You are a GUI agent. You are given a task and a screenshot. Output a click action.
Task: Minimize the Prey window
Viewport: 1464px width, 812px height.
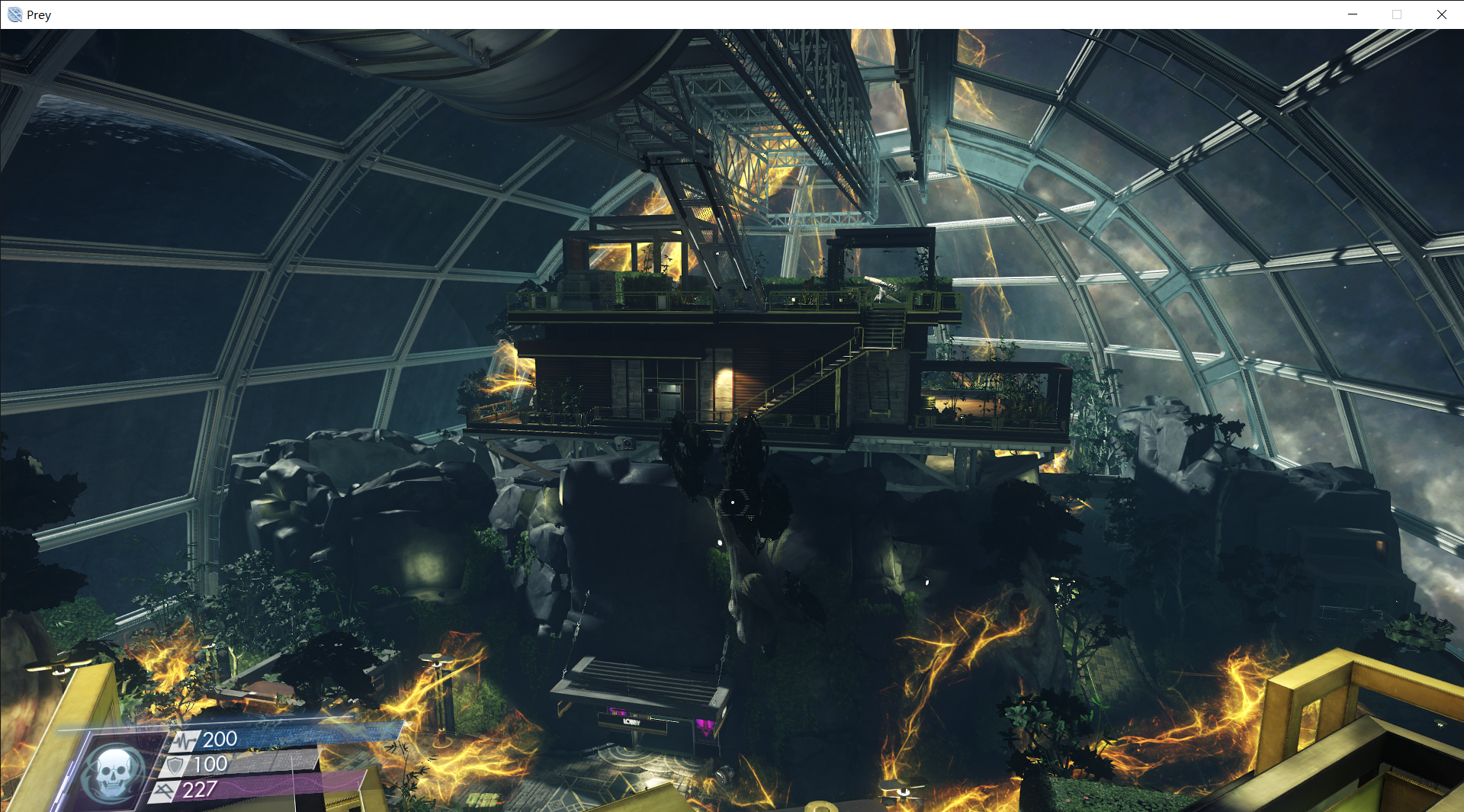point(1353,14)
